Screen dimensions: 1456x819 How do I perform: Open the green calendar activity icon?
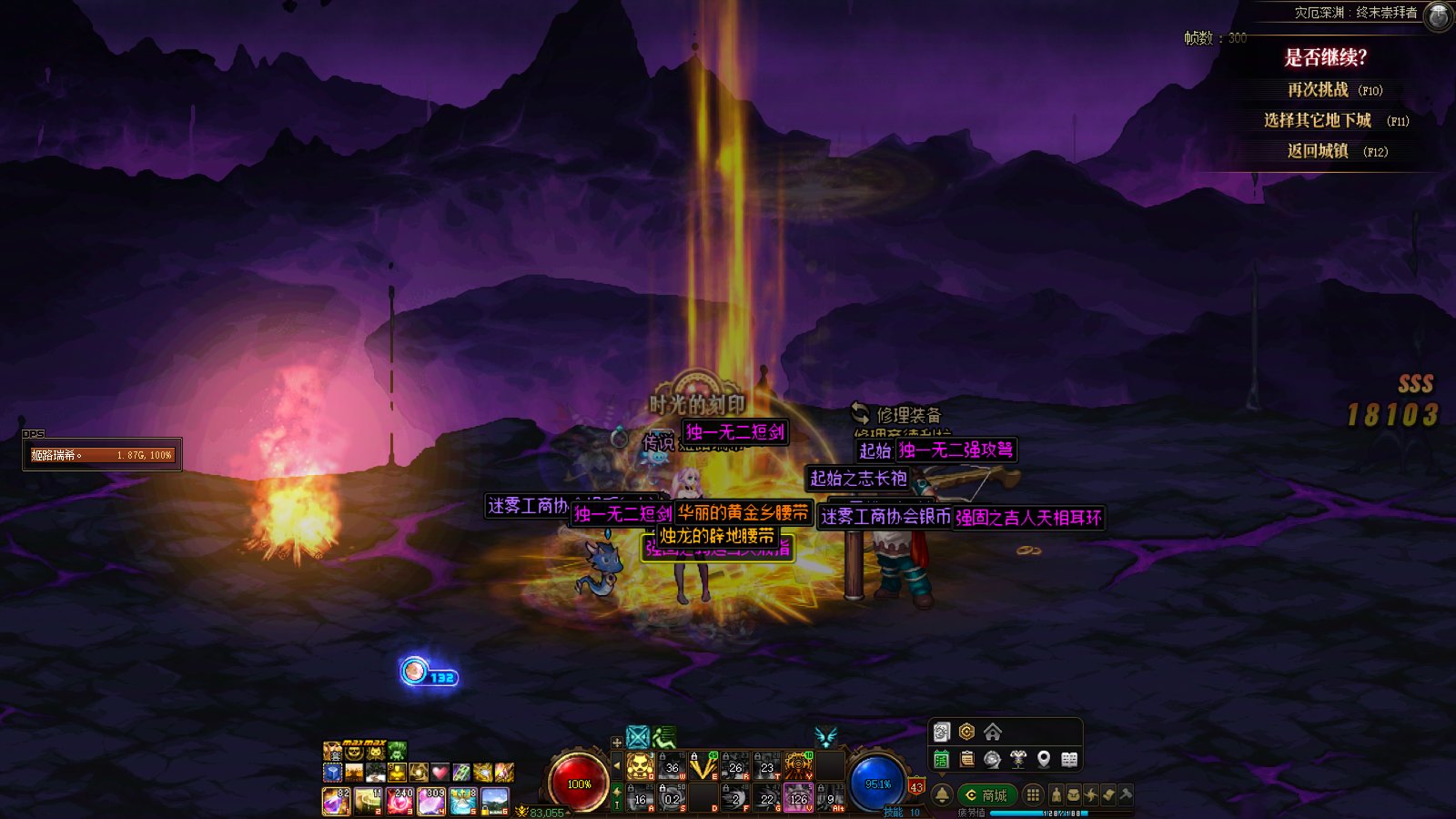tap(942, 759)
